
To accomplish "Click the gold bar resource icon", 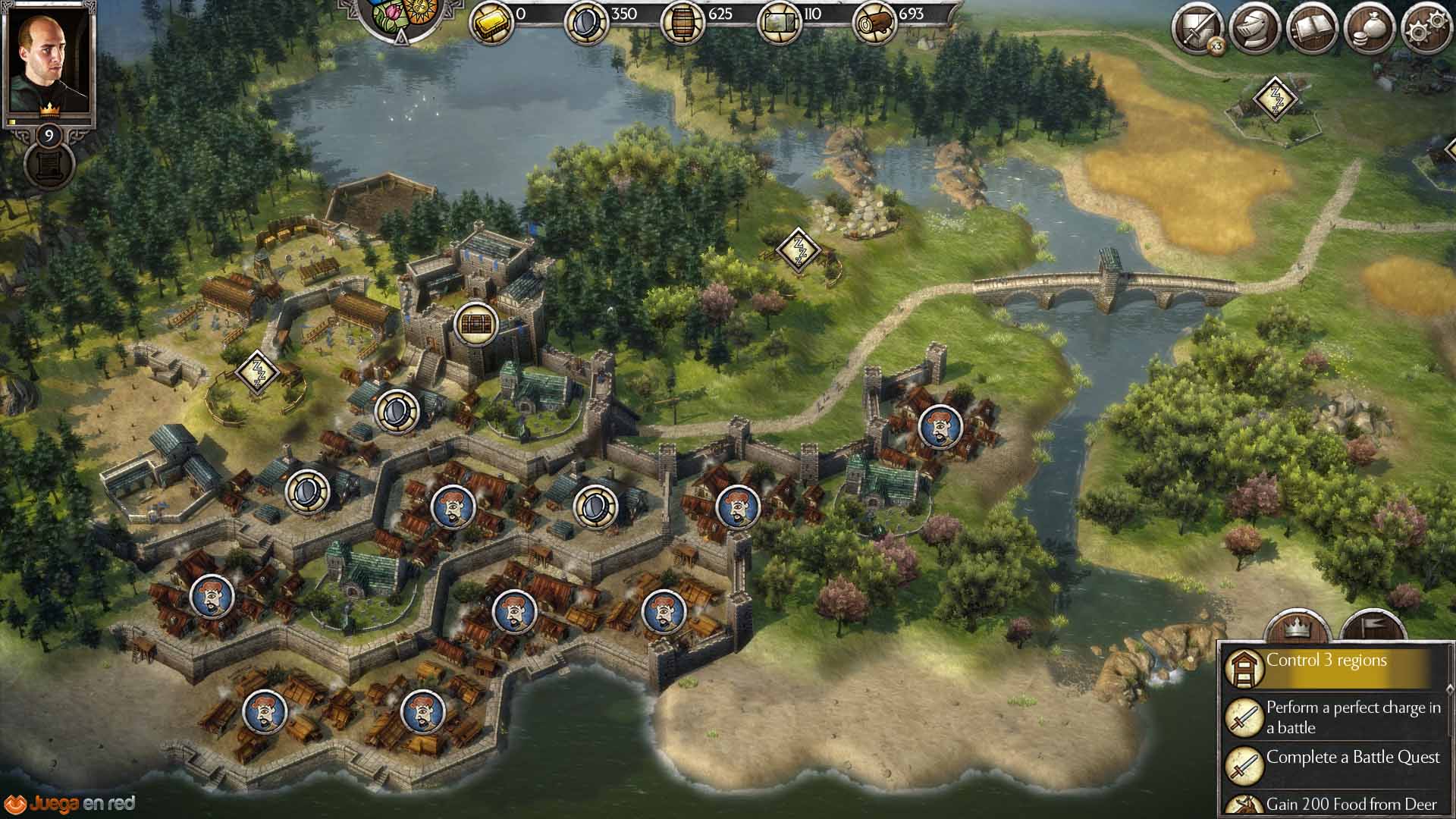I will pyautogui.click(x=491, y=23).
